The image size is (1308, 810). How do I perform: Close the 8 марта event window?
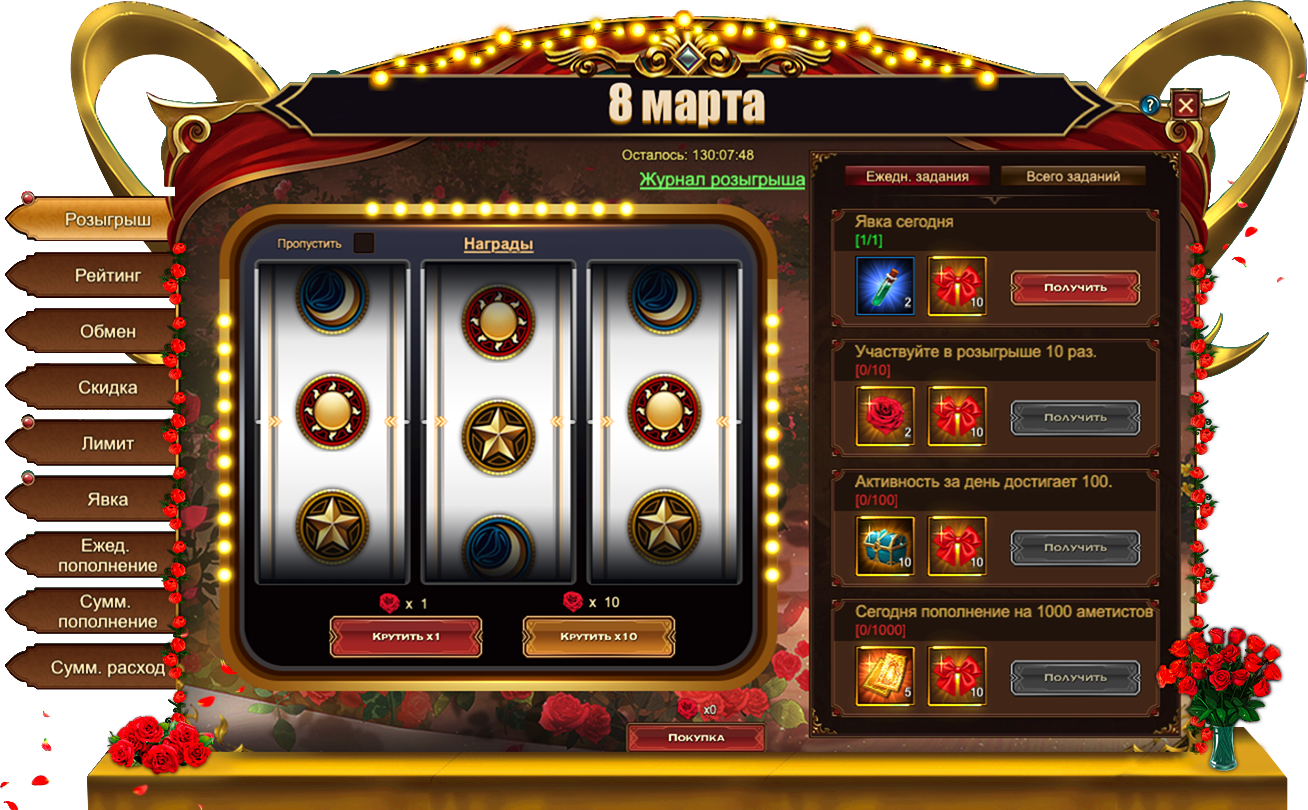click(x=1186, y=105)
